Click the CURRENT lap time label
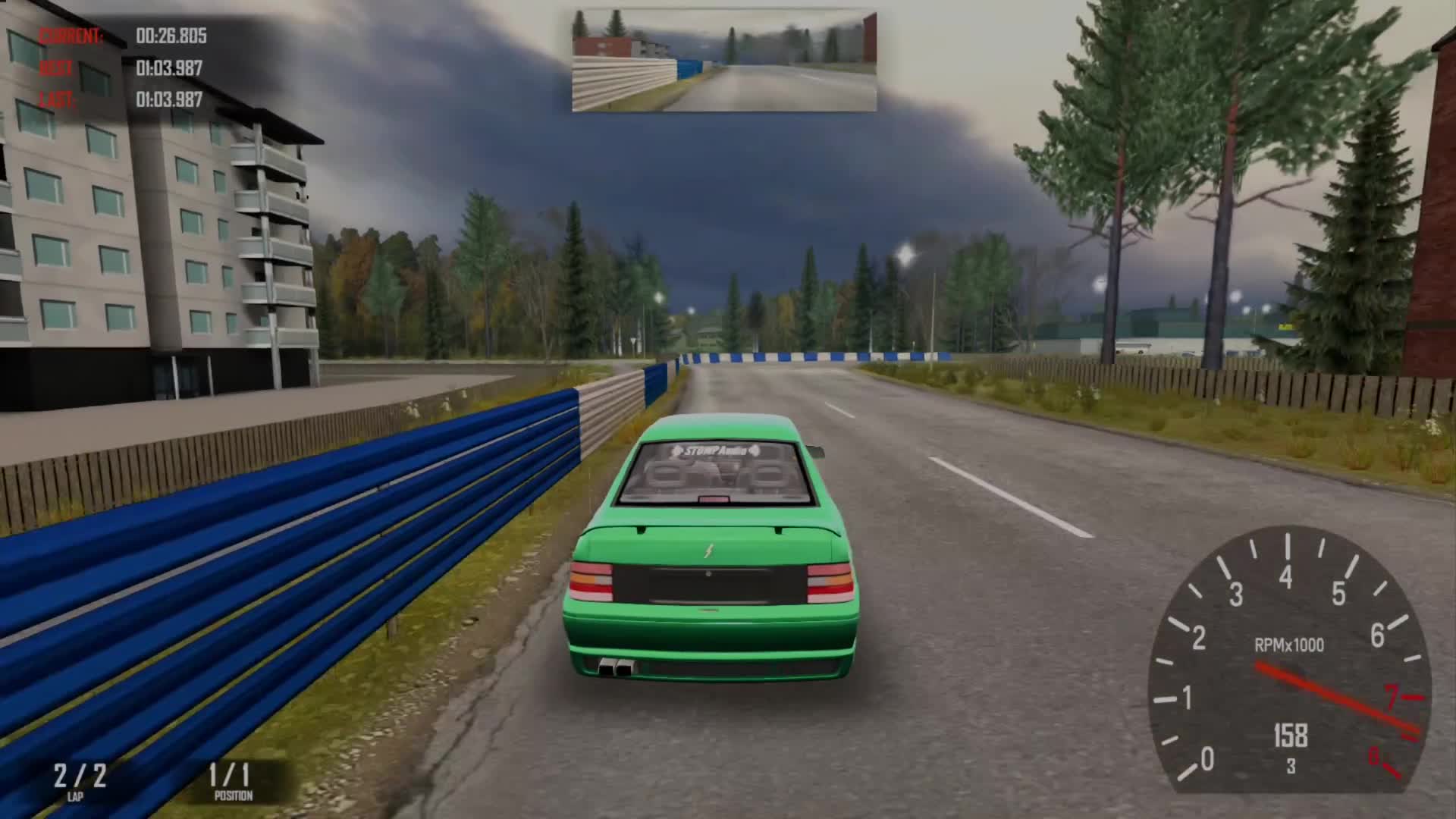Image resolution: width=1456 pixels, height=819 pixels. [72, 34]
